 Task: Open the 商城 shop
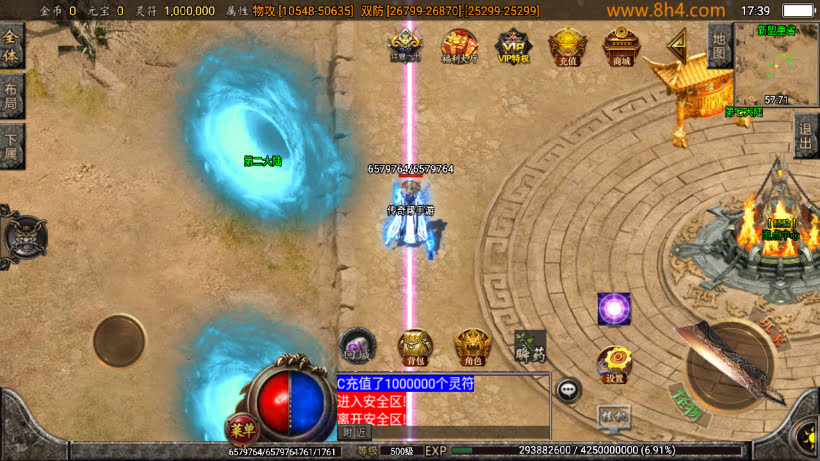coord(622,47)
